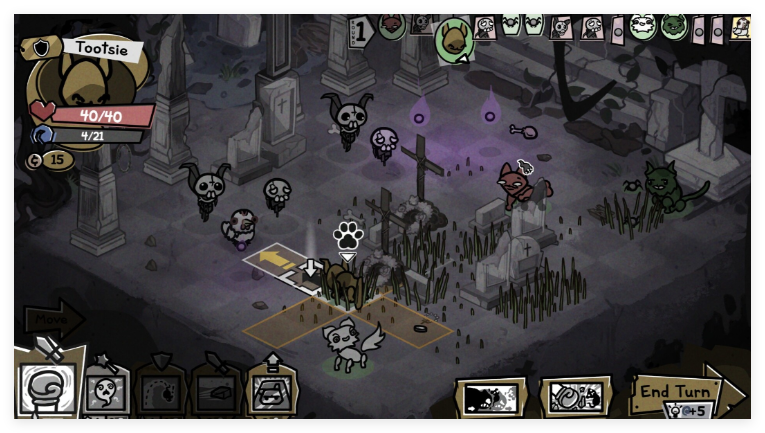Click the paw print marker above Tootsie
The width and height of the screenshot is (765, 433).
coord(348,235)
